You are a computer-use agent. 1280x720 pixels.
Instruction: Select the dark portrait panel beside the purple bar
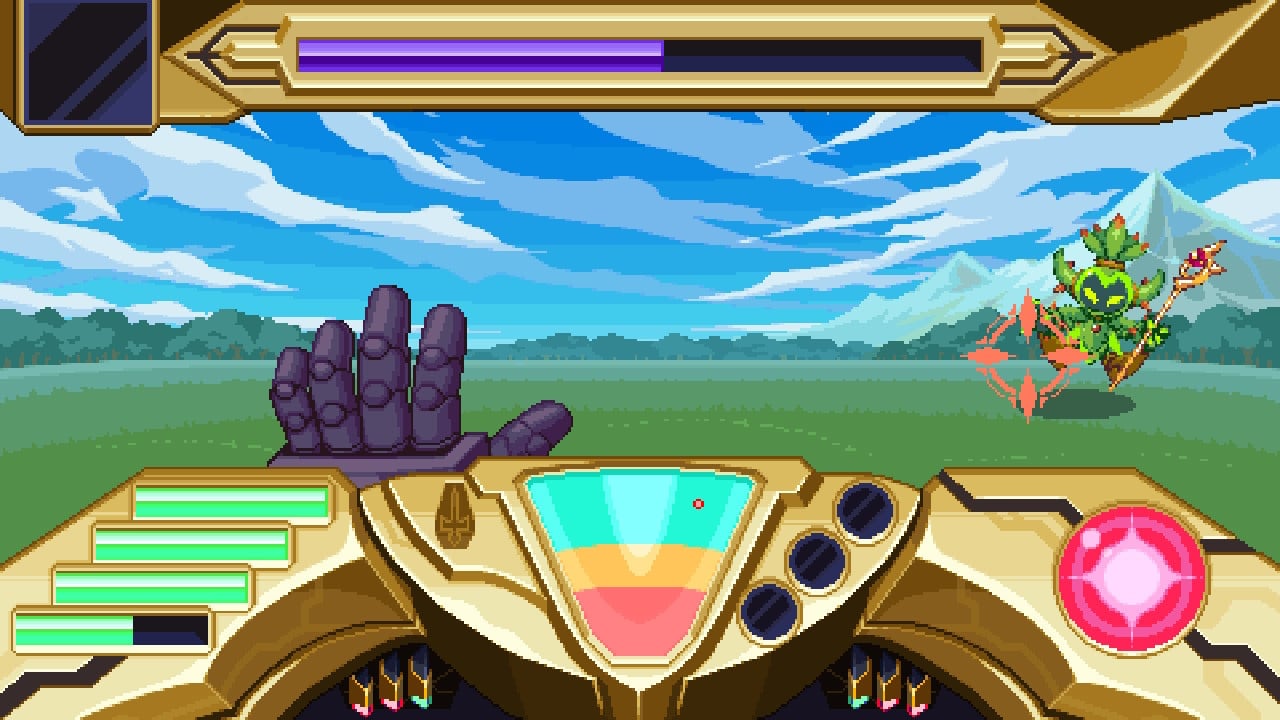click(86, 62)
